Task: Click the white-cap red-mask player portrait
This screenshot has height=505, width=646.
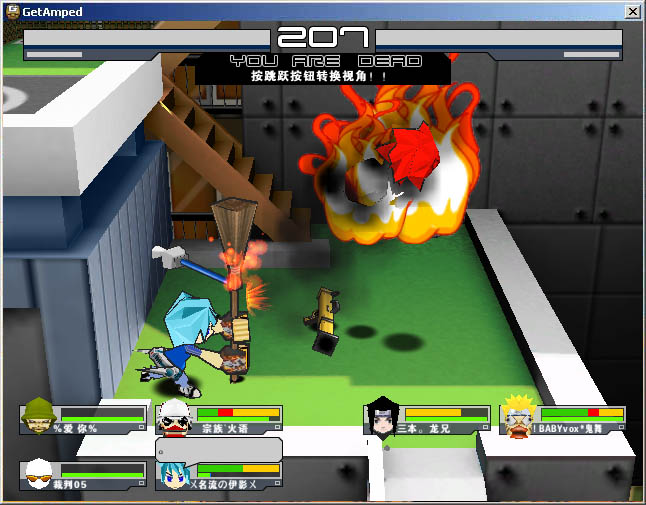Action: tap(173, 418)
